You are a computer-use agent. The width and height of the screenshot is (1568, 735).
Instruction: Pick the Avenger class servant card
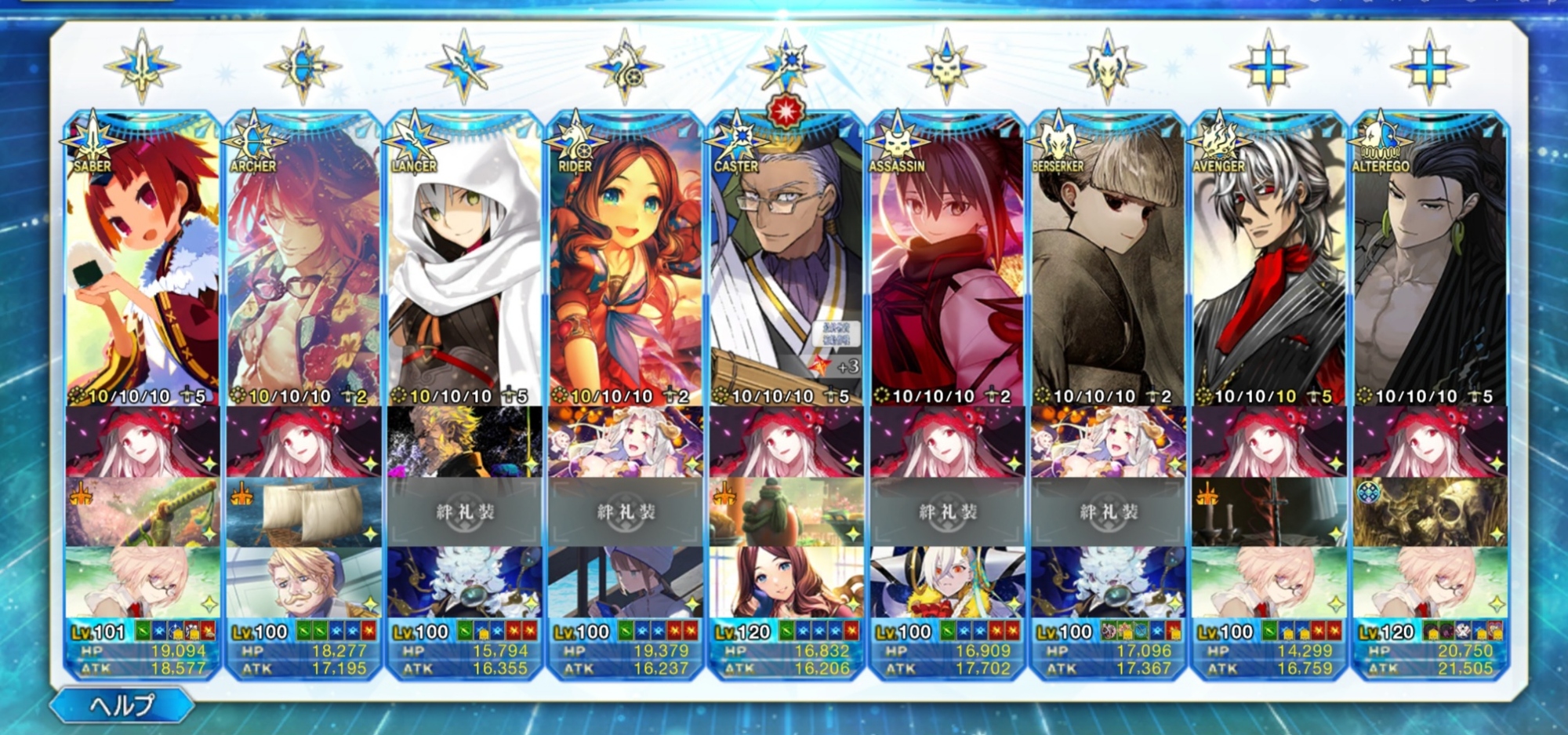point(1269,267)
